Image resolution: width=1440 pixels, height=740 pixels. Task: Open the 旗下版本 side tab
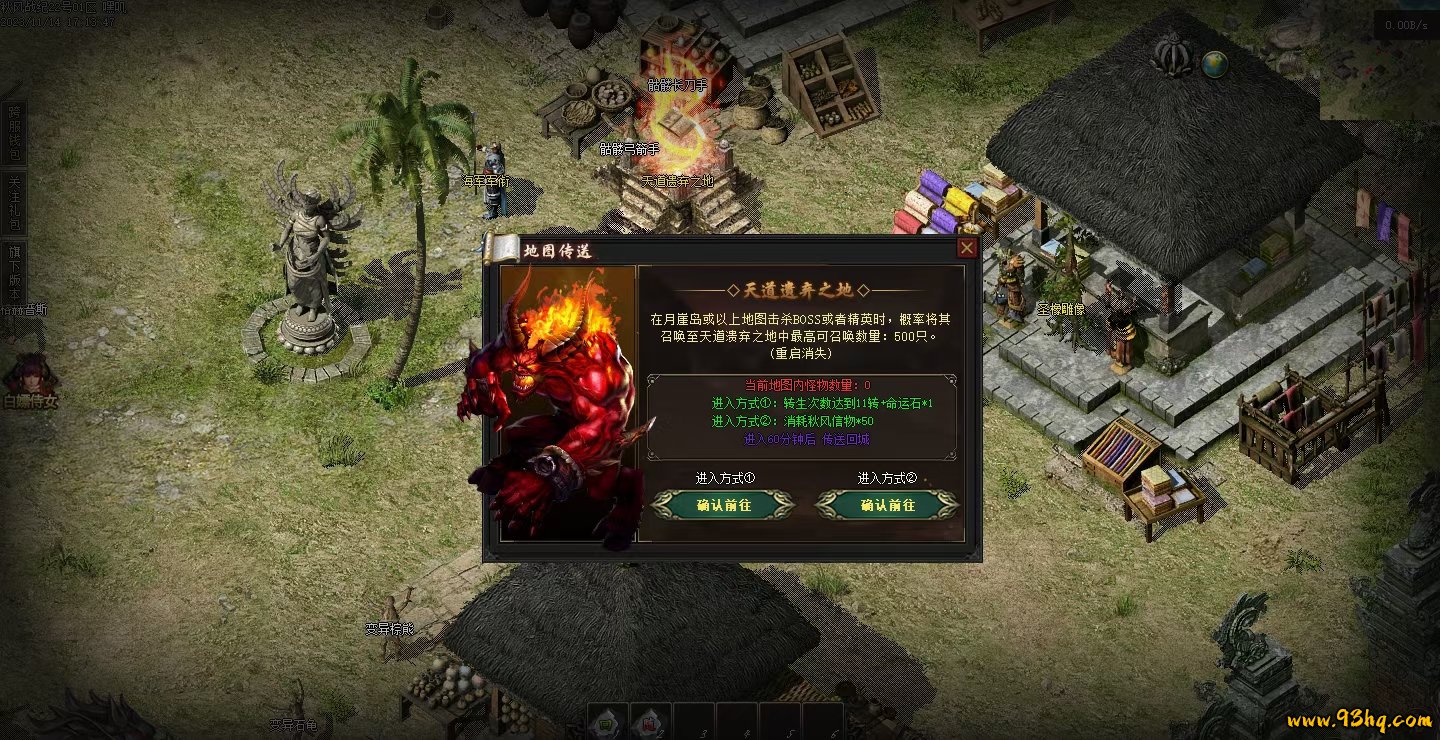pos(14,268)
